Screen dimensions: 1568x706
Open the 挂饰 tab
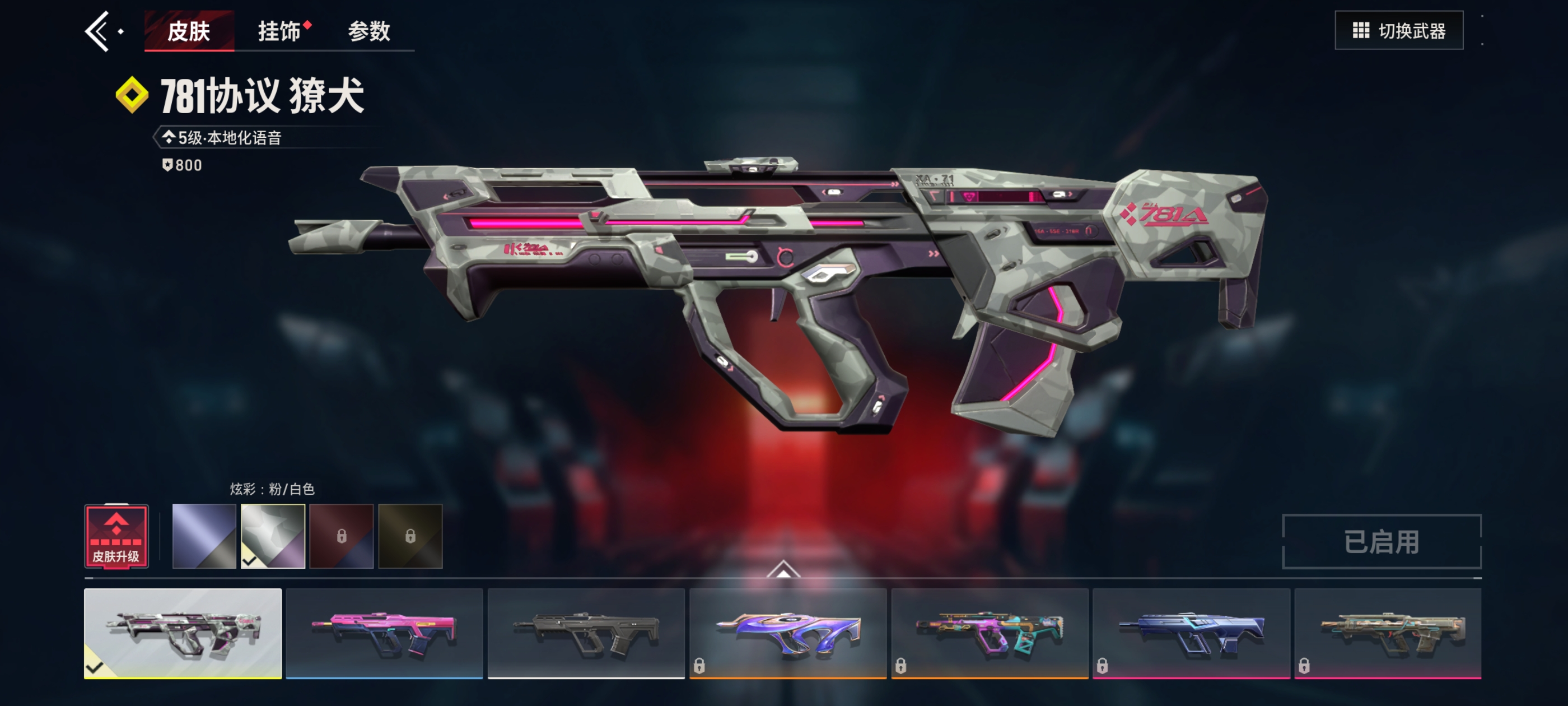click(280, 31)
